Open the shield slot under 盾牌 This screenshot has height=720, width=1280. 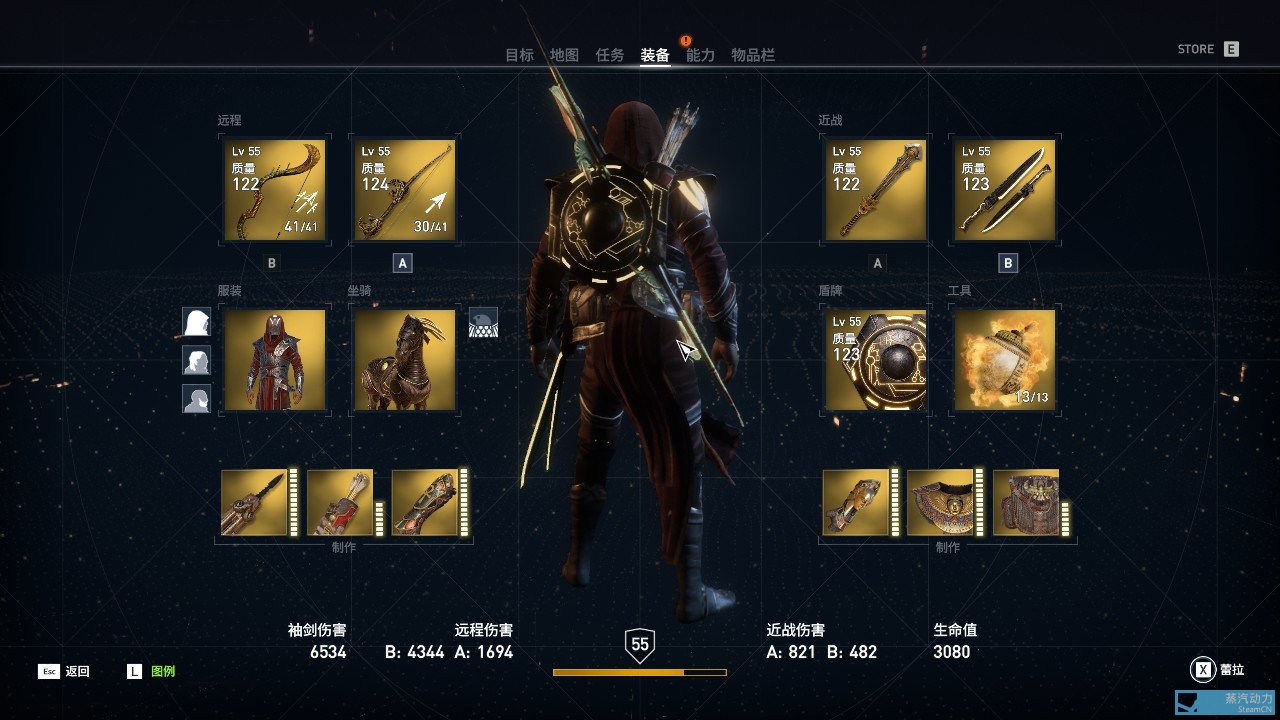click(874, 360)
